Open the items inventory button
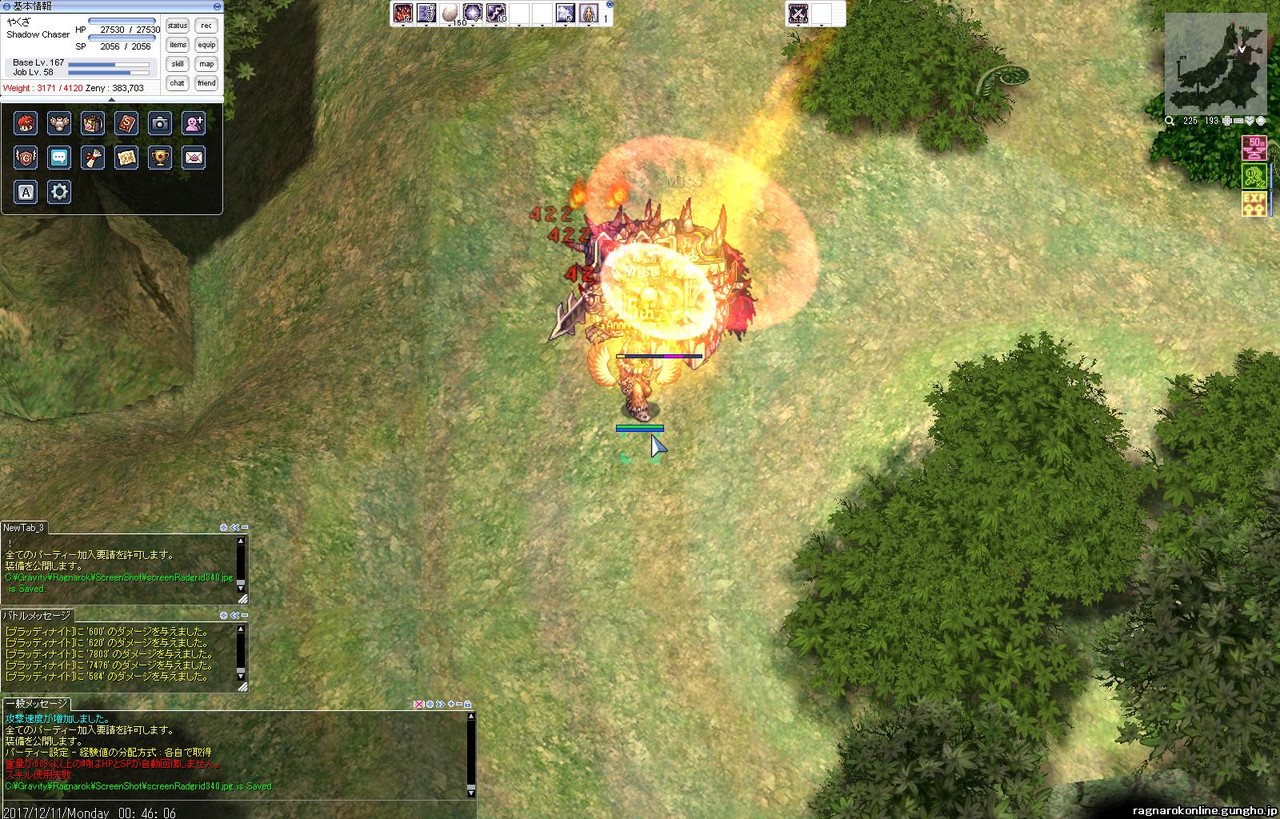The height and width of the screenshot is (819, 1280). (x=177, y=45)
